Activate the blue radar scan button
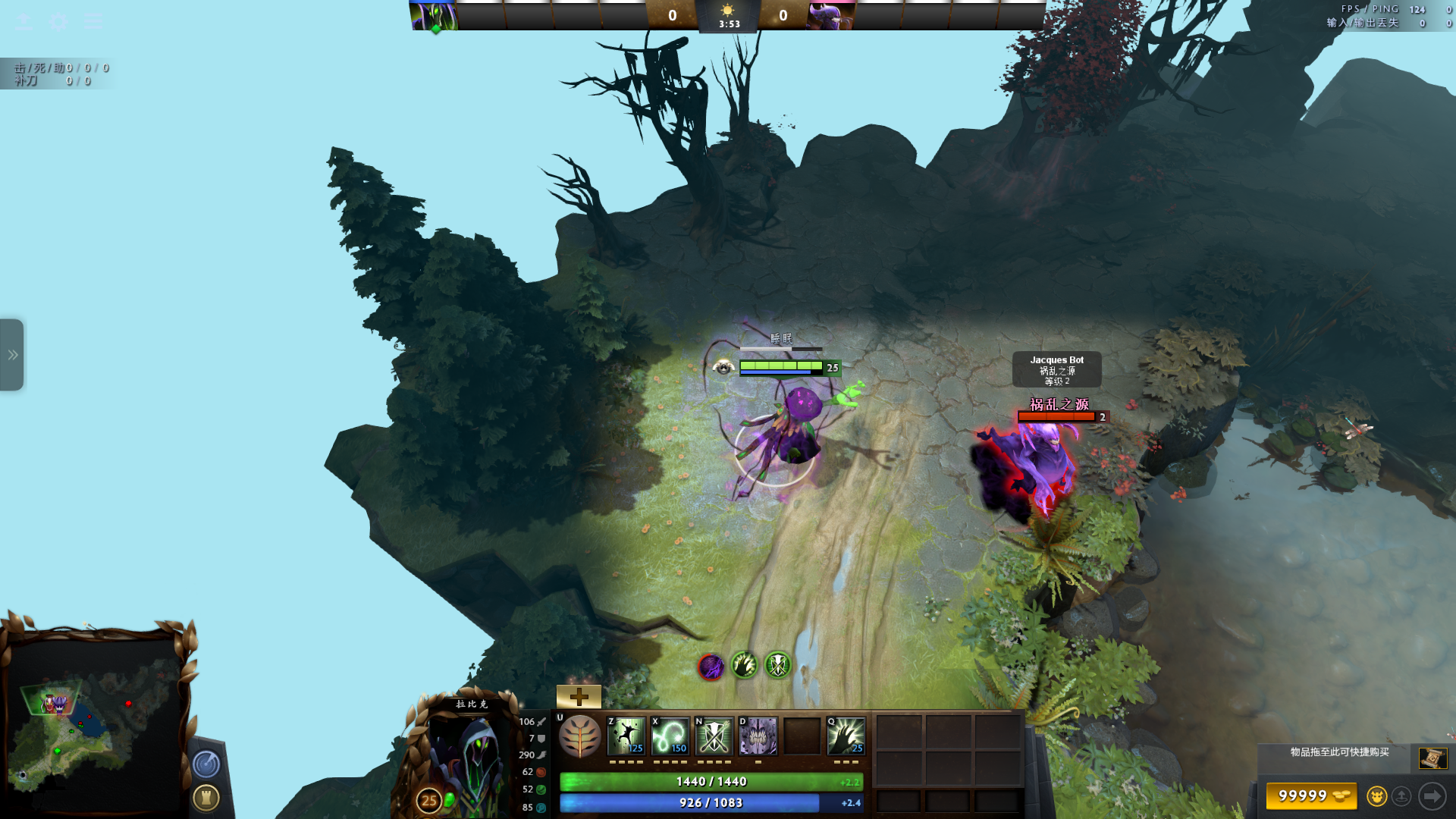1456x819 pixels. click(x=206, y=764)
